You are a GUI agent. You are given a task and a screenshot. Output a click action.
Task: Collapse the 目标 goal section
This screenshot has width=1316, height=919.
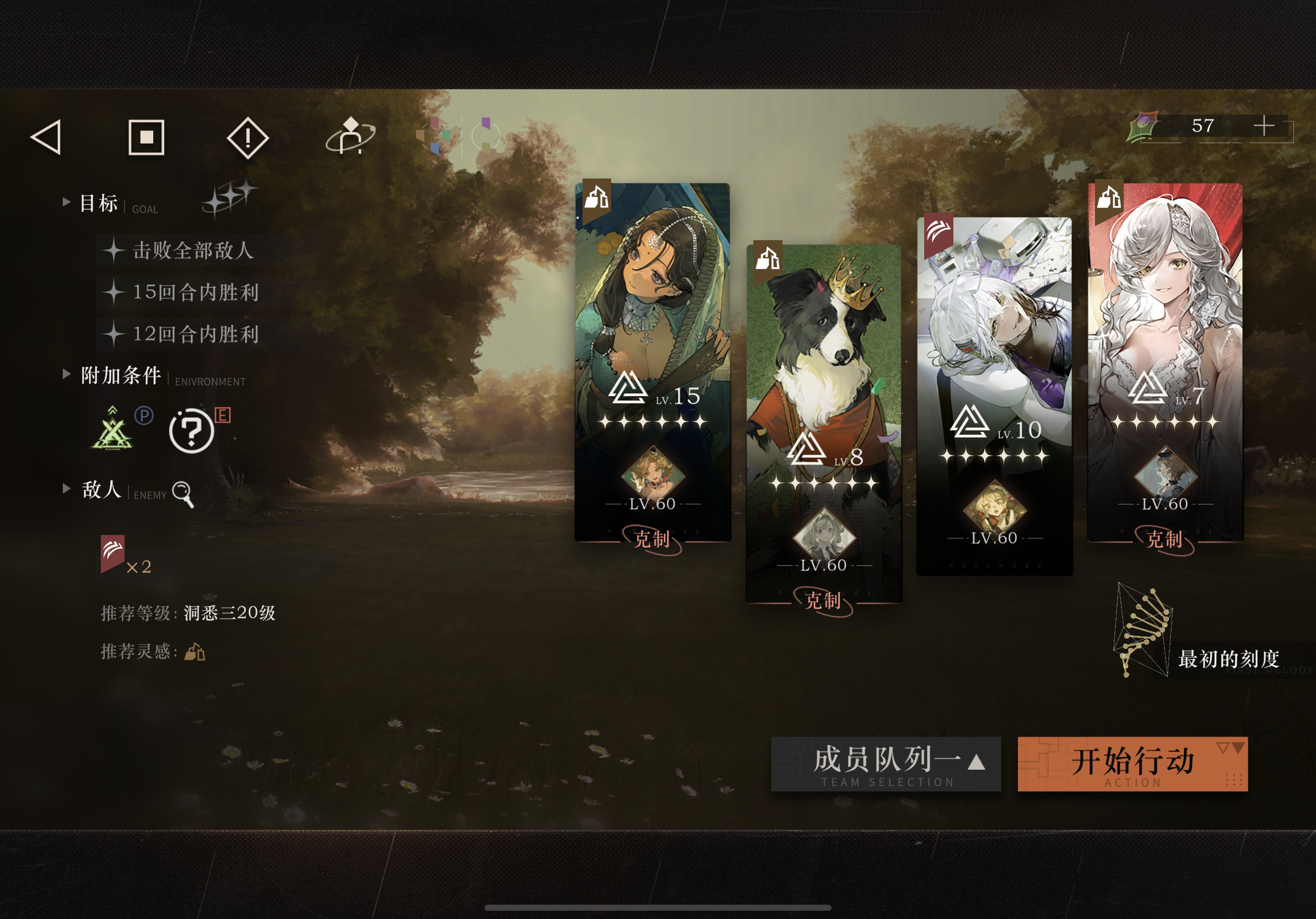(x=68, y=202)
